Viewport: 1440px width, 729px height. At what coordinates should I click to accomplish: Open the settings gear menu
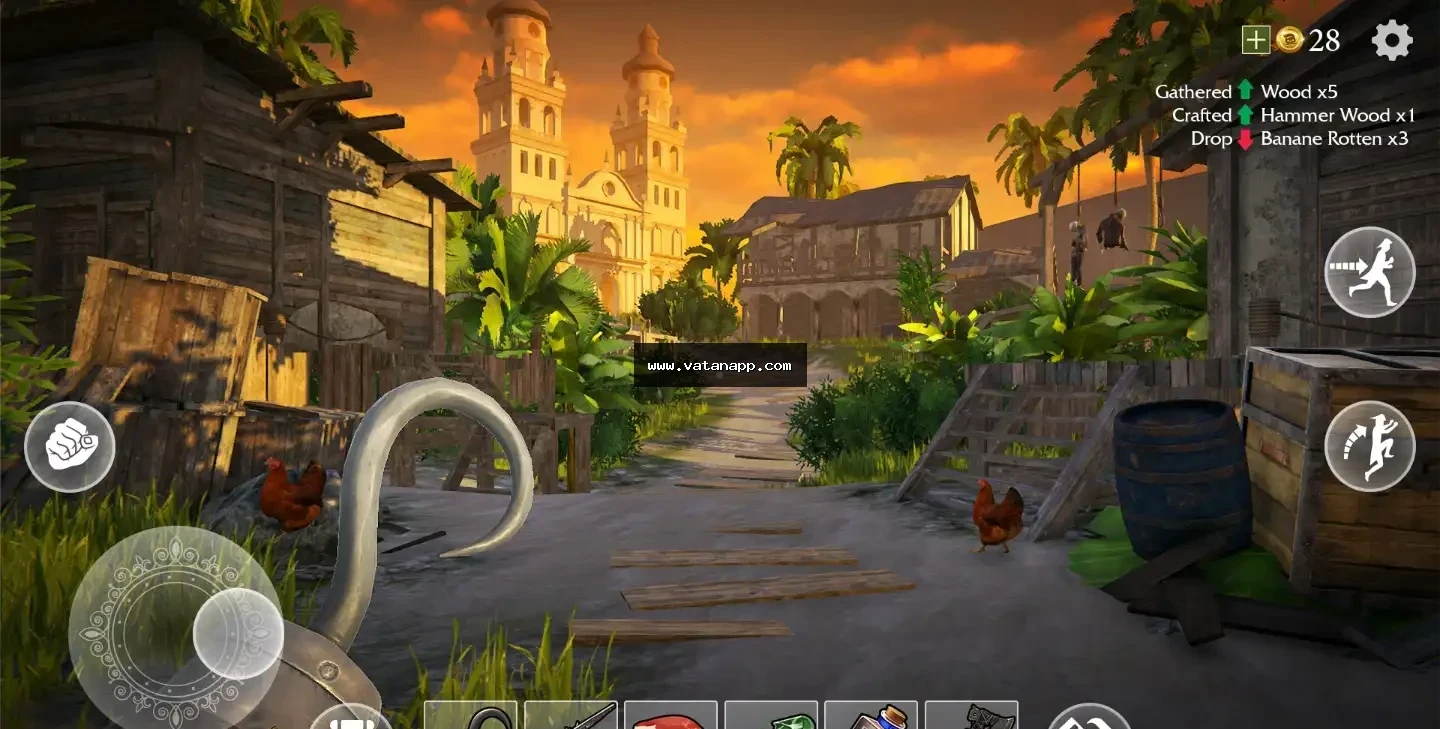(x=1392, y=40)
